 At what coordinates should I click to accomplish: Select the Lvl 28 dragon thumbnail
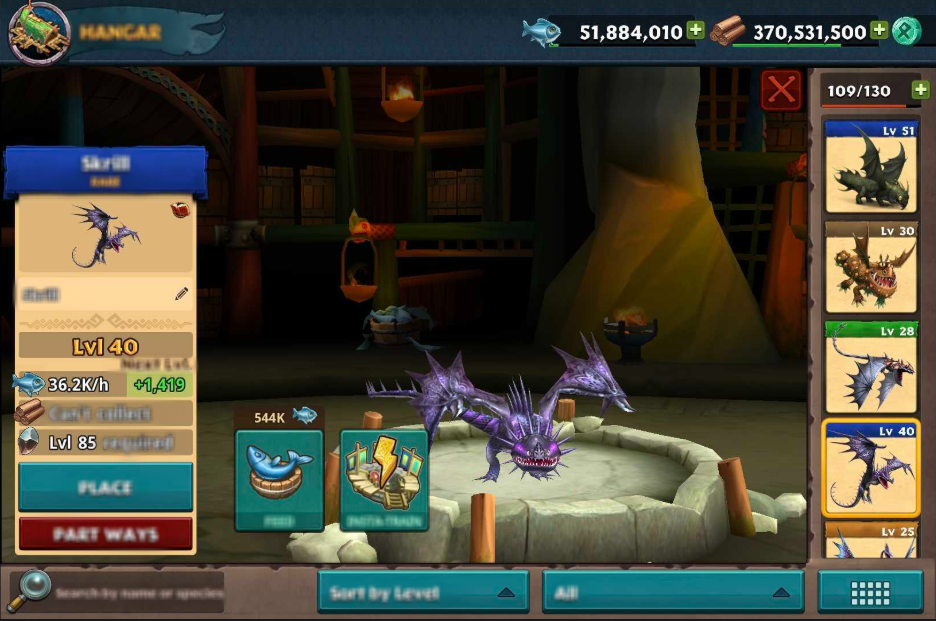click(870, 367)
